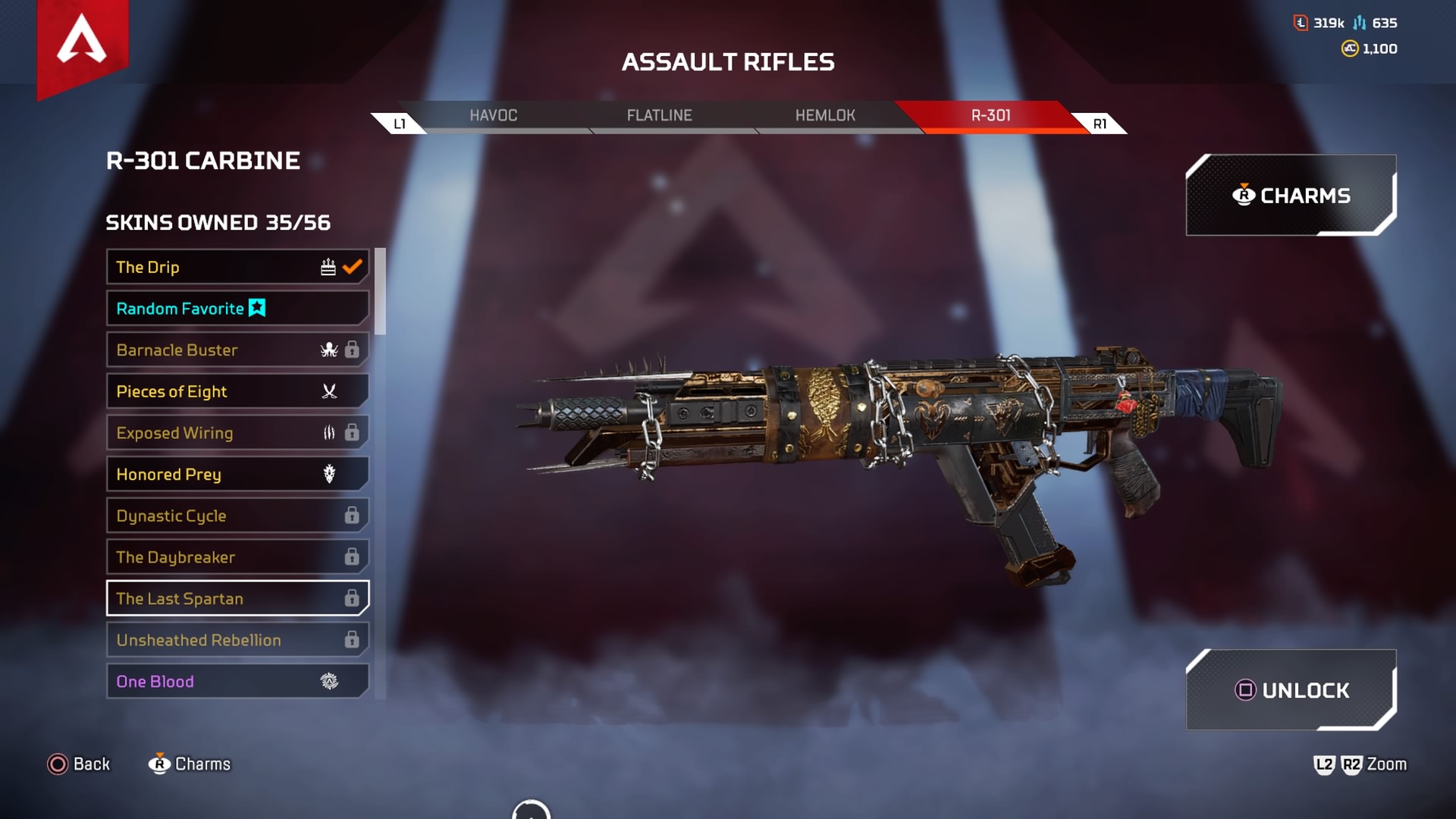Click the checkmark on The Drip skin
This screenshot has width=1456, height=819.
pyautogui.click(x=350, y=266)
